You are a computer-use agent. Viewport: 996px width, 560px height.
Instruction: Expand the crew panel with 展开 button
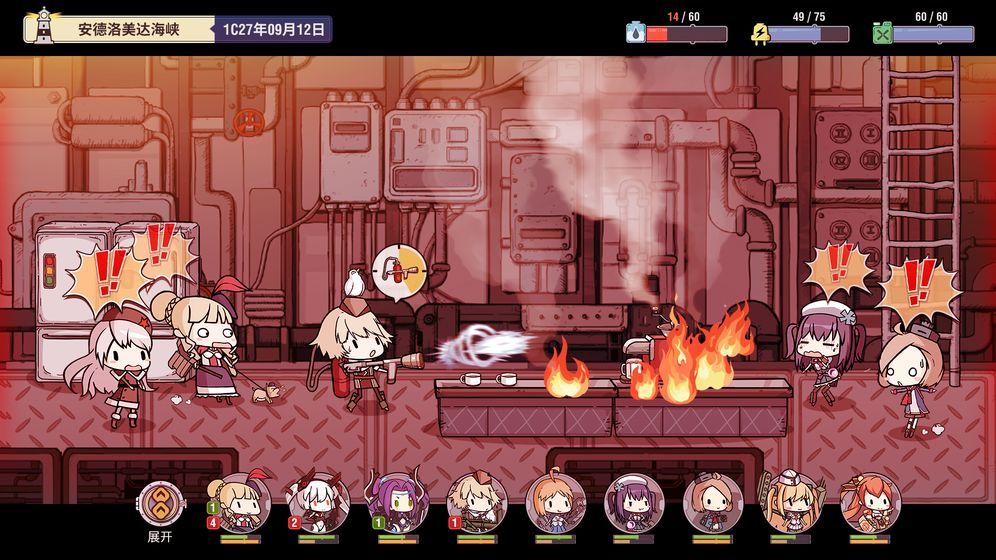(160, 505)
